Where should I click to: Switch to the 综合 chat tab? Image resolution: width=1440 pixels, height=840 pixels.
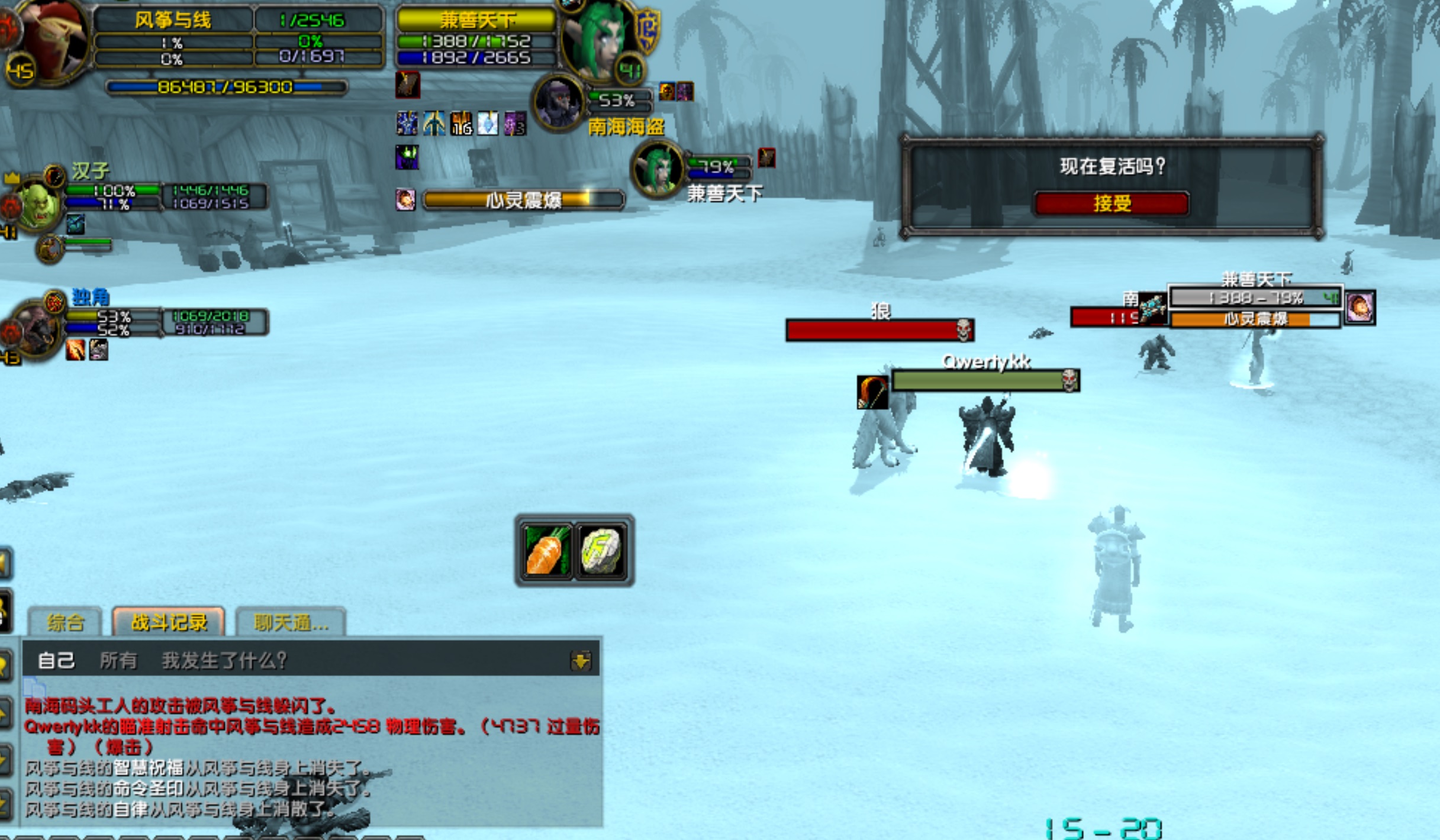click(x=65, y=622)
